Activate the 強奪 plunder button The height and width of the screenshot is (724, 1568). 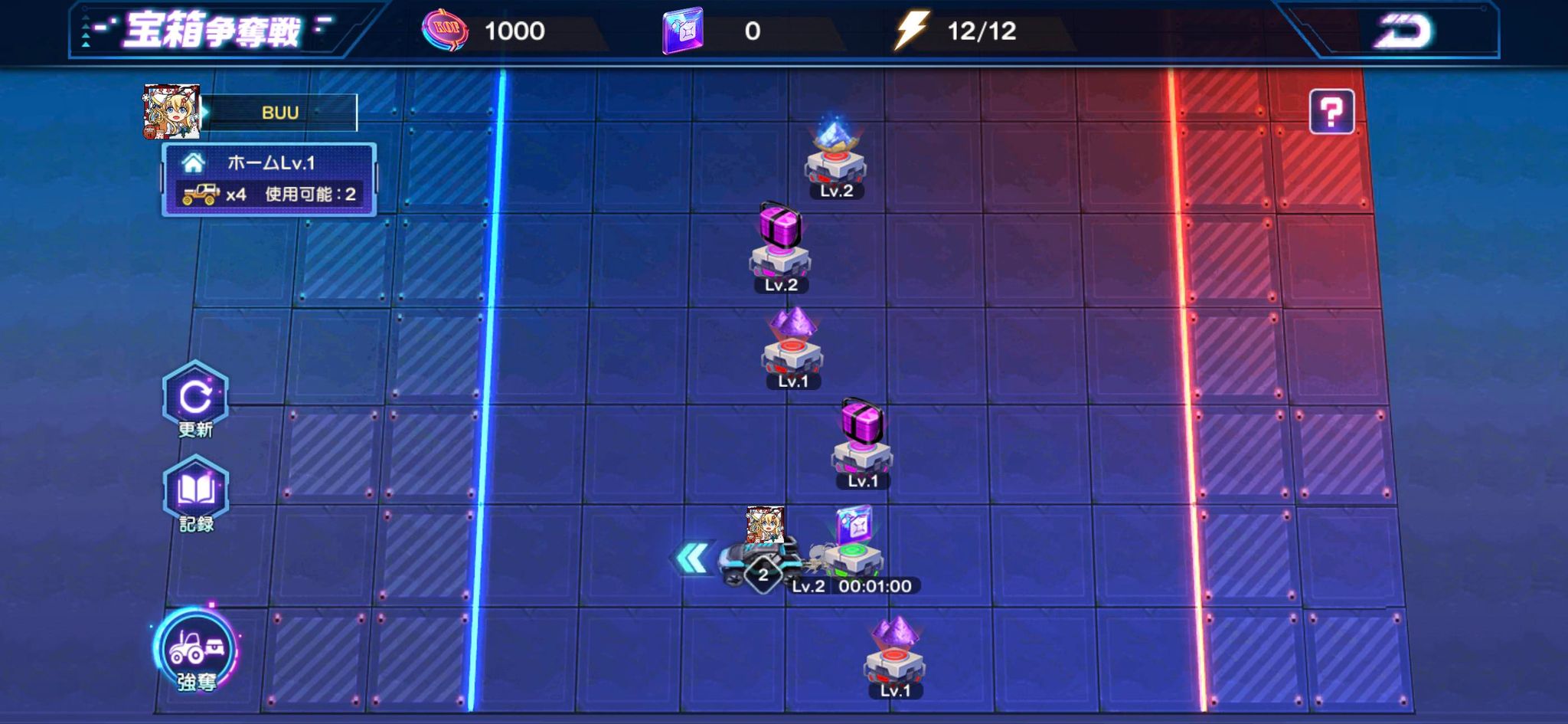pyautogui.click(x=196, y=651)
